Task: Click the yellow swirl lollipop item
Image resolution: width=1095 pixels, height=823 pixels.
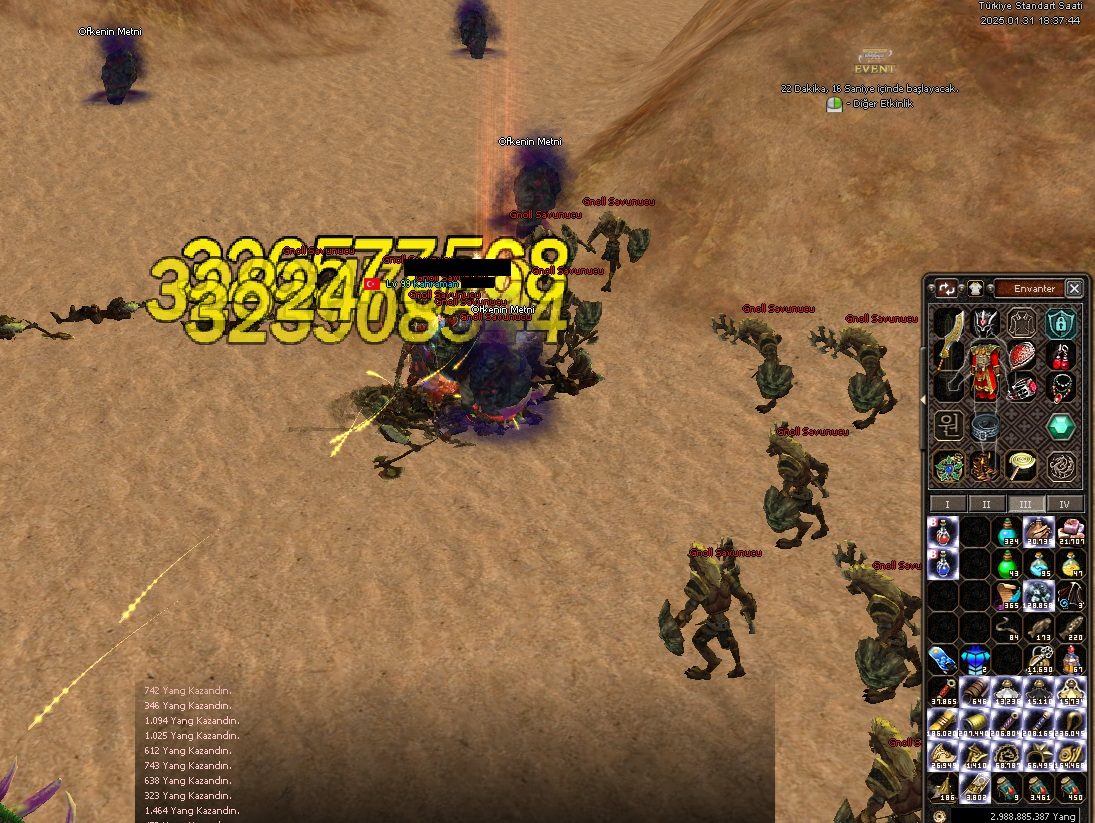Action: tap(1022, 465)
